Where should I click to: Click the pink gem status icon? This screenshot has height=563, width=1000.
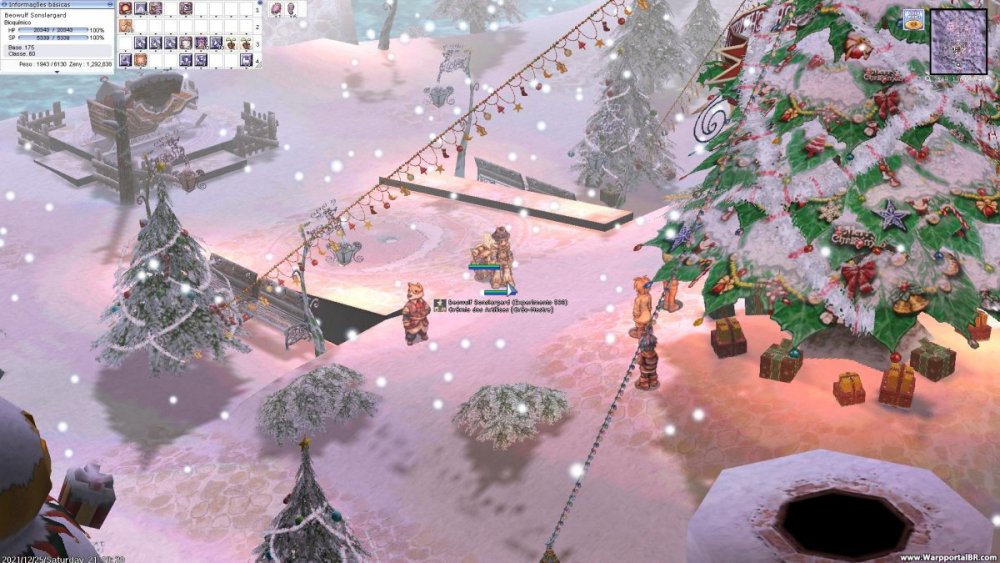click(x=273, y=9)
